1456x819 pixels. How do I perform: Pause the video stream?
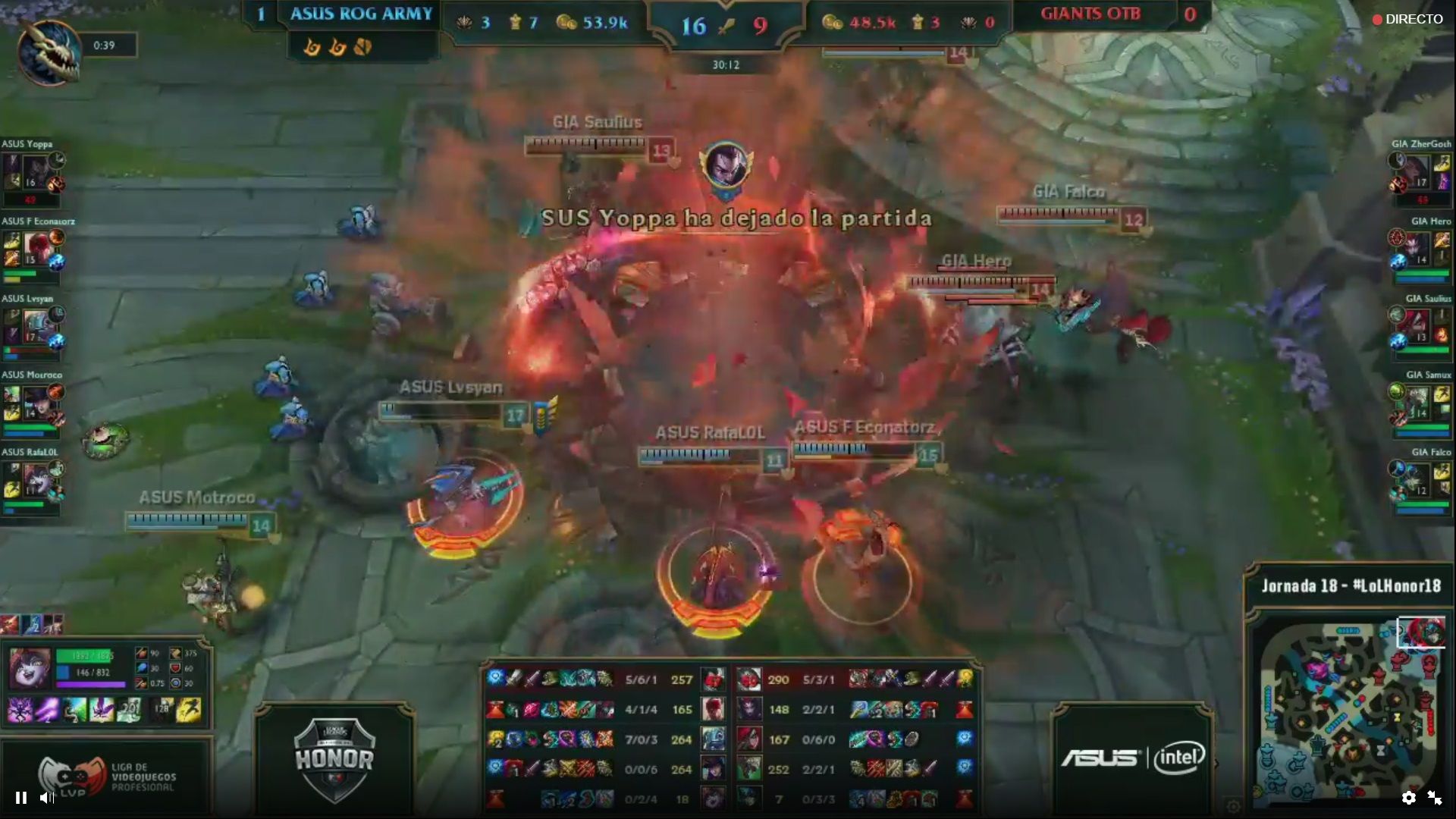point(21,797)
